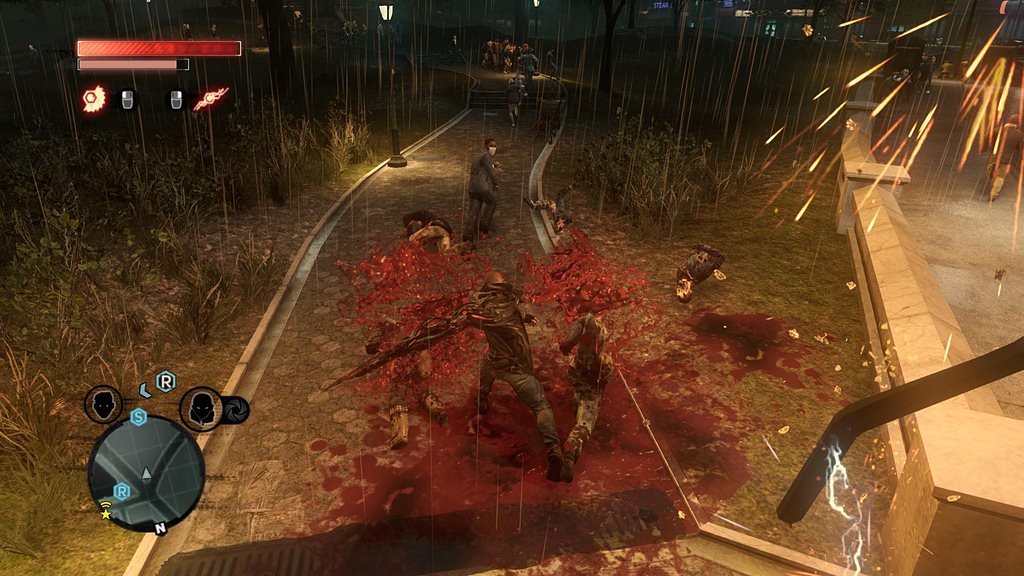
Task: Click the disguise face icon left of minimap
Action: point(103,405)
